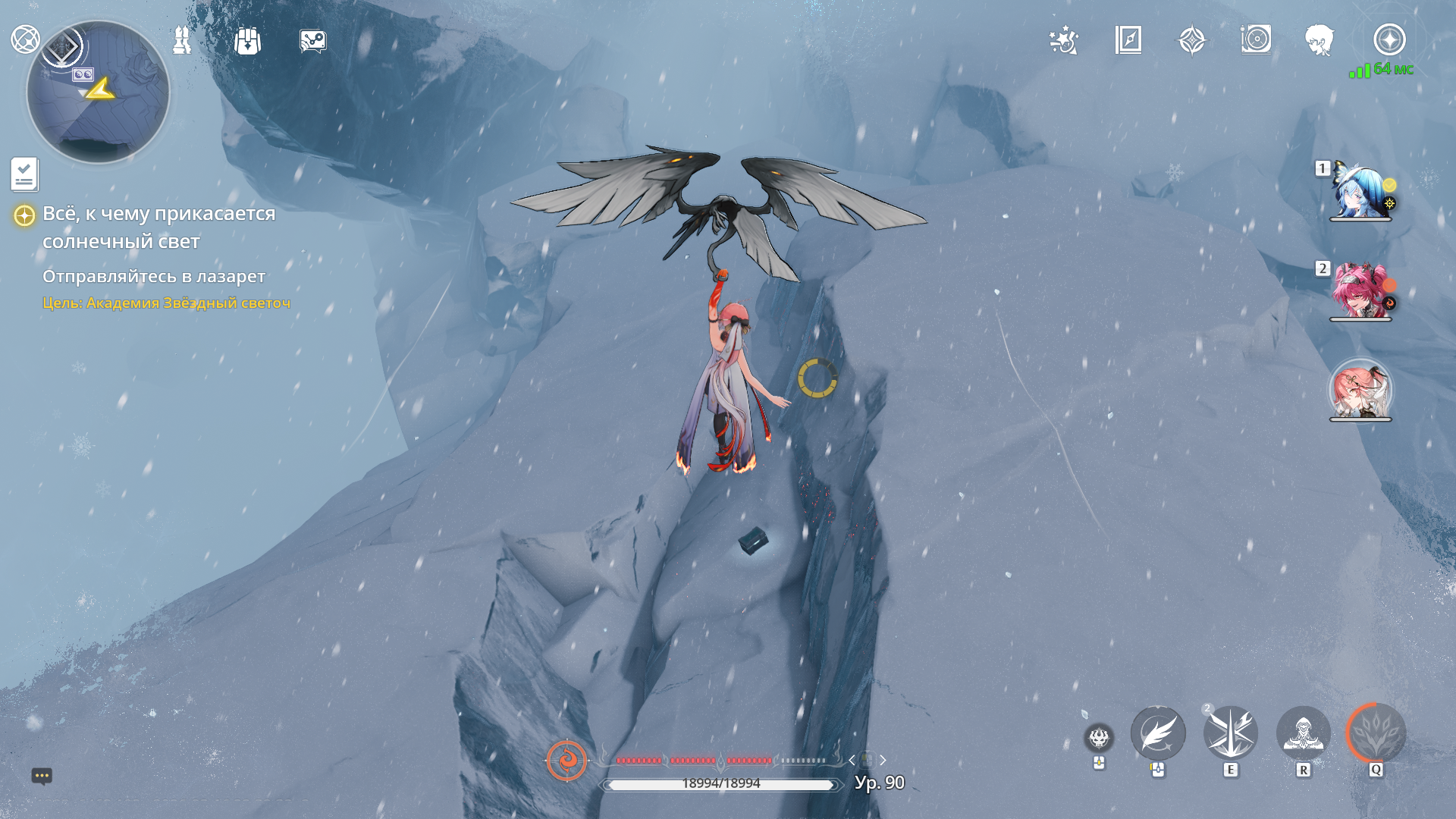The image size is (1456, 819).
Task: Open the quest log clipboard icon
Action: [24, 174]
